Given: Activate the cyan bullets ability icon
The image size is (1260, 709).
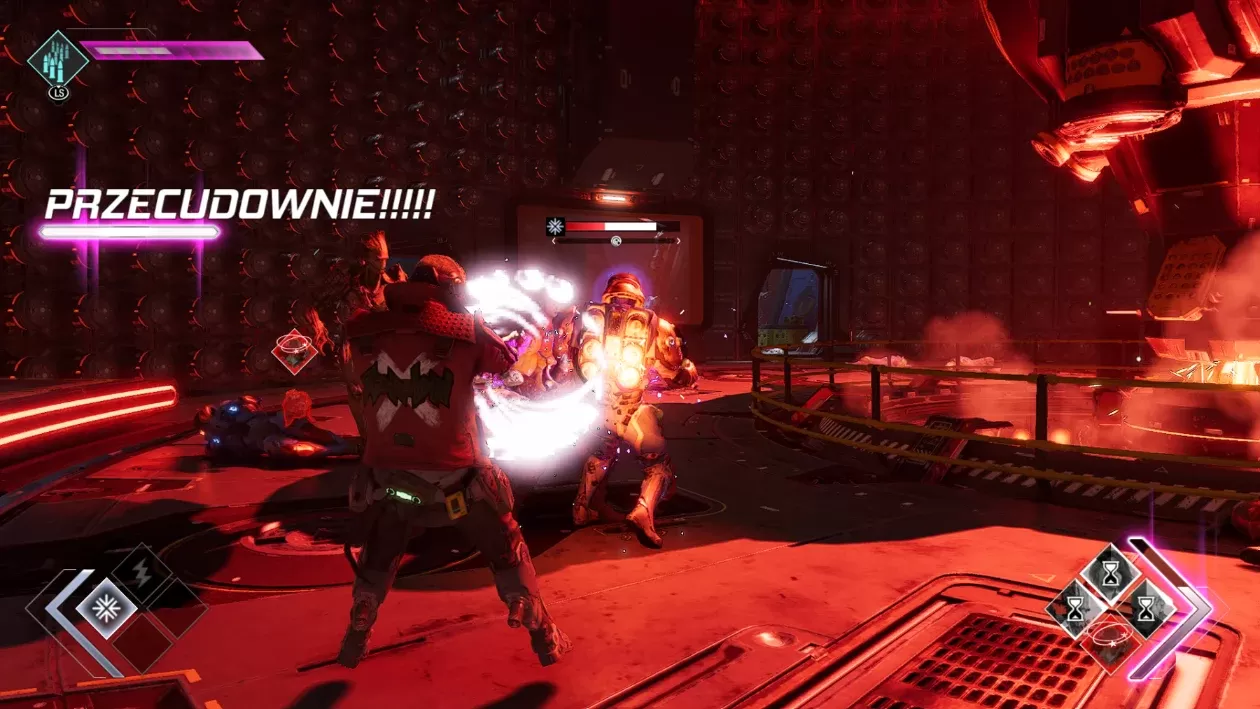Looking at the screenshot, I should coord(58,59).
